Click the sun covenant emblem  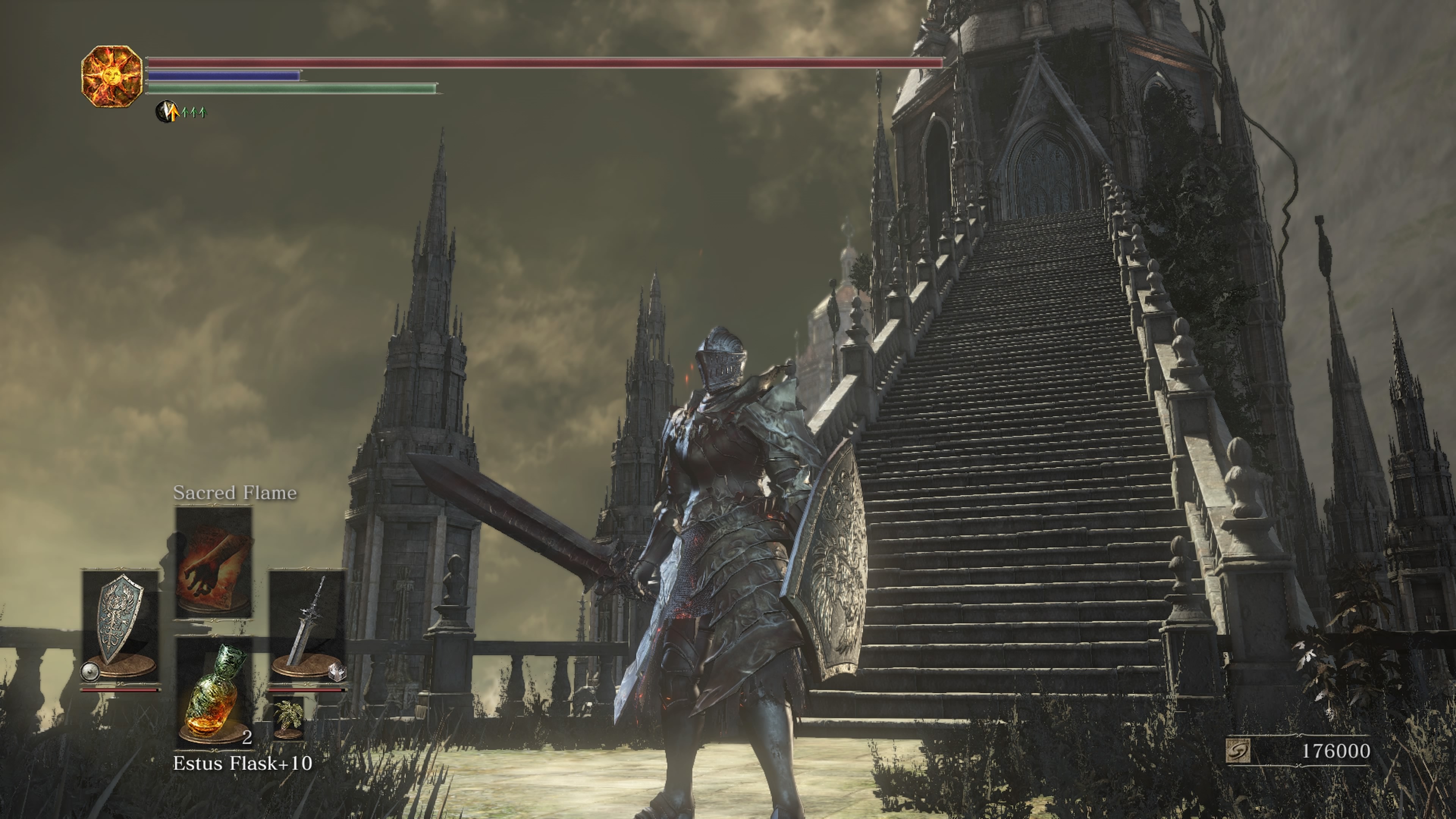[x=111, y=76]
